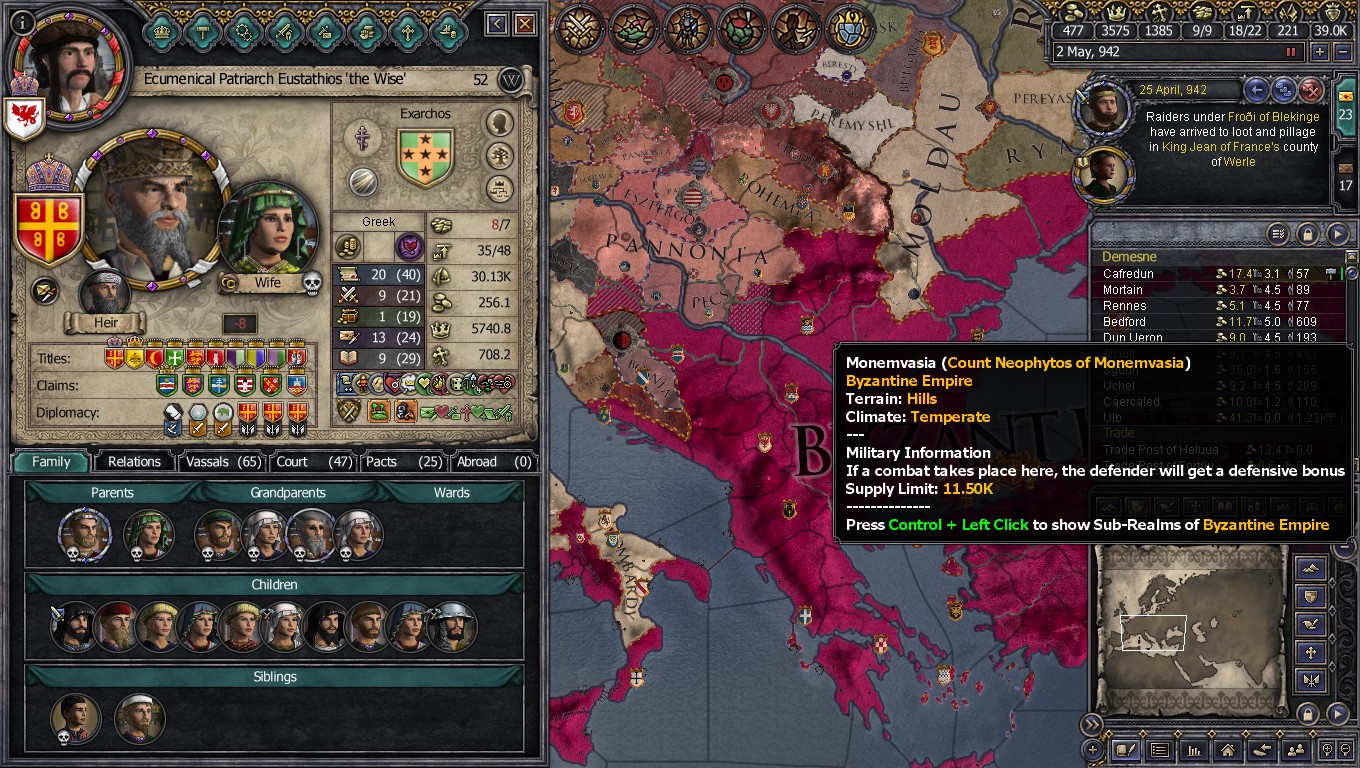Go back to the previous character
Image resolution: width=1360 pixels, height=768 pixels.
point(497,24)
